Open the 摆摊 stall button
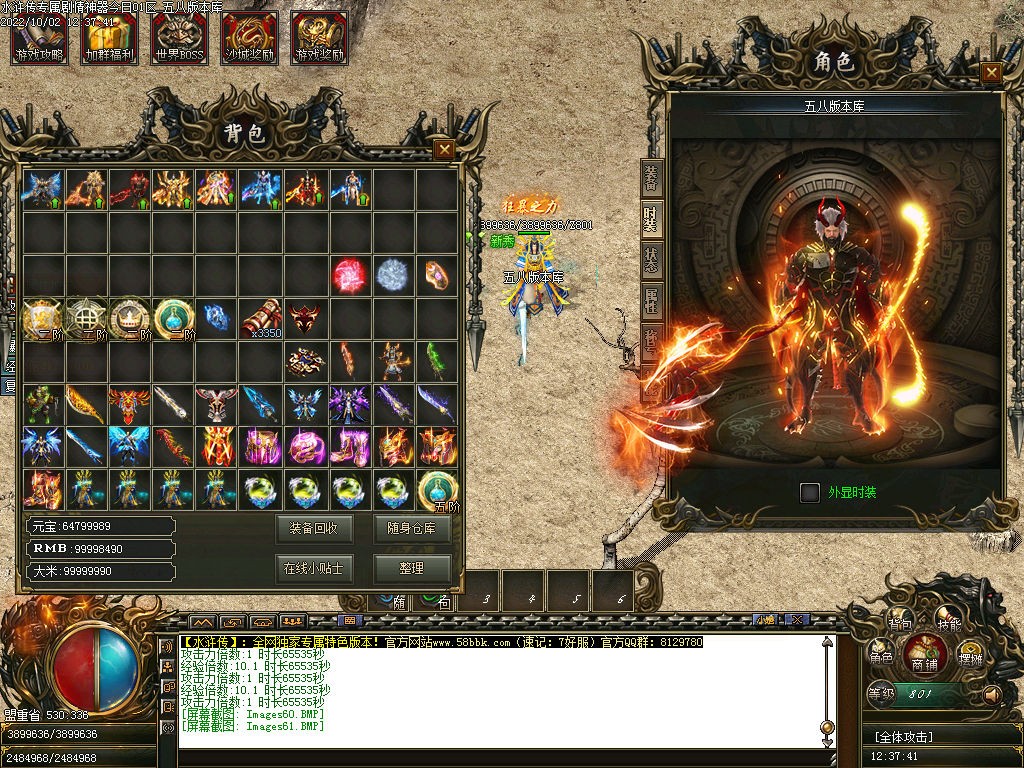1024x768 pixels. coord(970,657)
